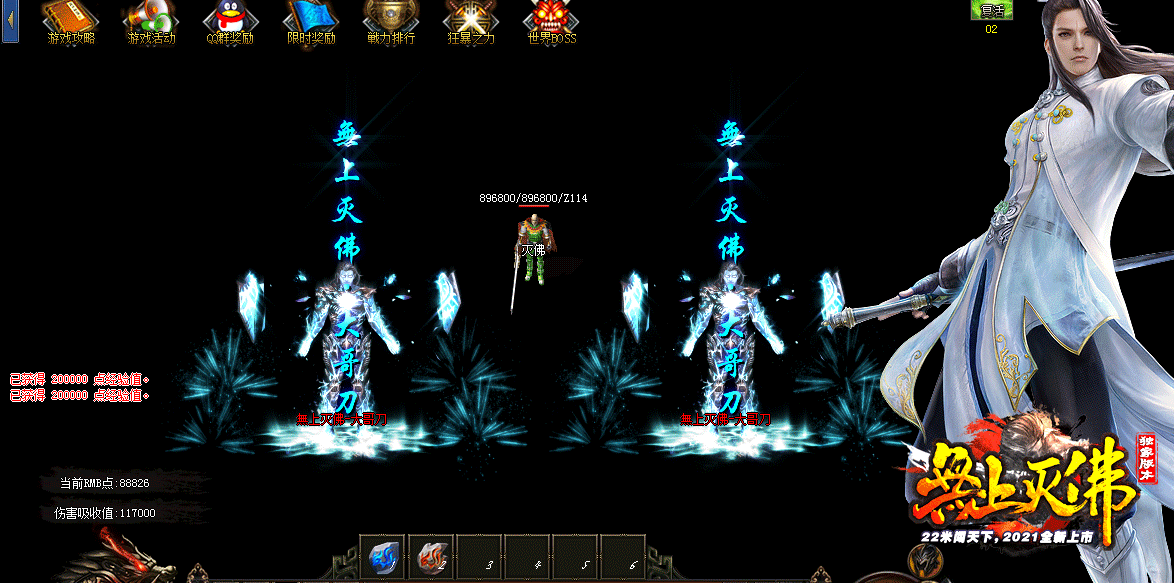Activate the 狂暴之力 berserk power icon

tap(471, 18)
